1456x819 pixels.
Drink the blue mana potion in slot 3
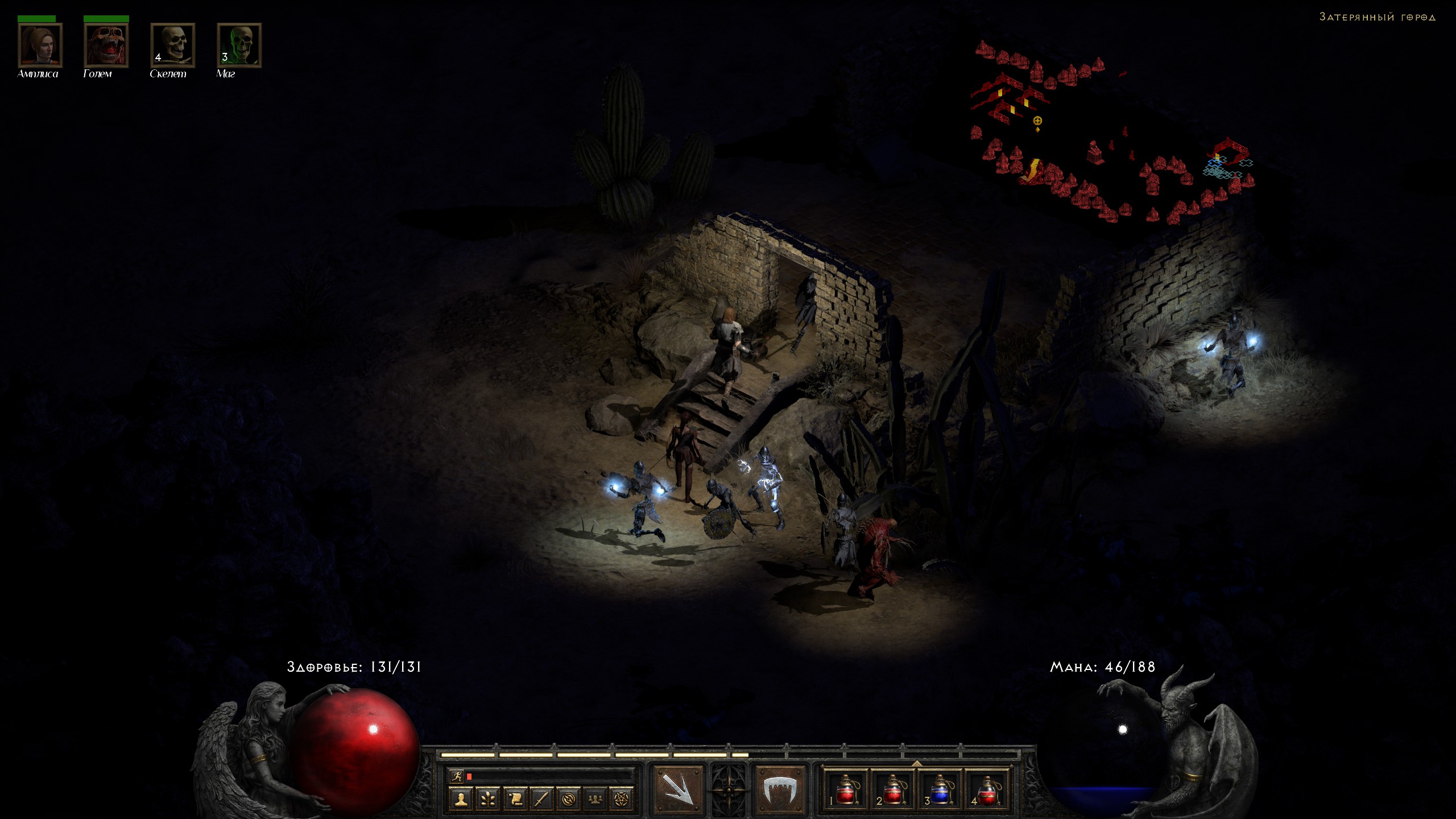click(x=940, y=789)
